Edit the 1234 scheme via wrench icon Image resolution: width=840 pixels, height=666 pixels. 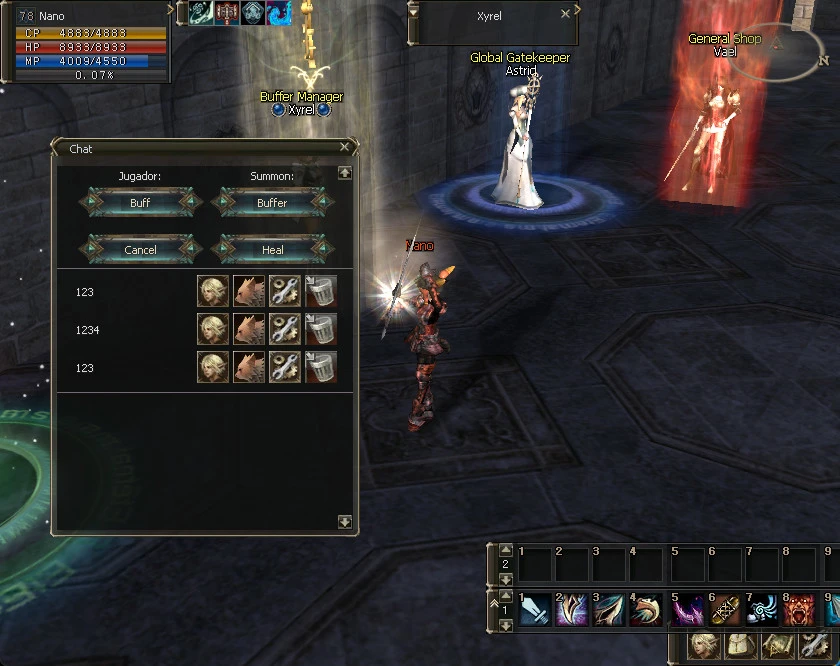(x=284, y=330)
